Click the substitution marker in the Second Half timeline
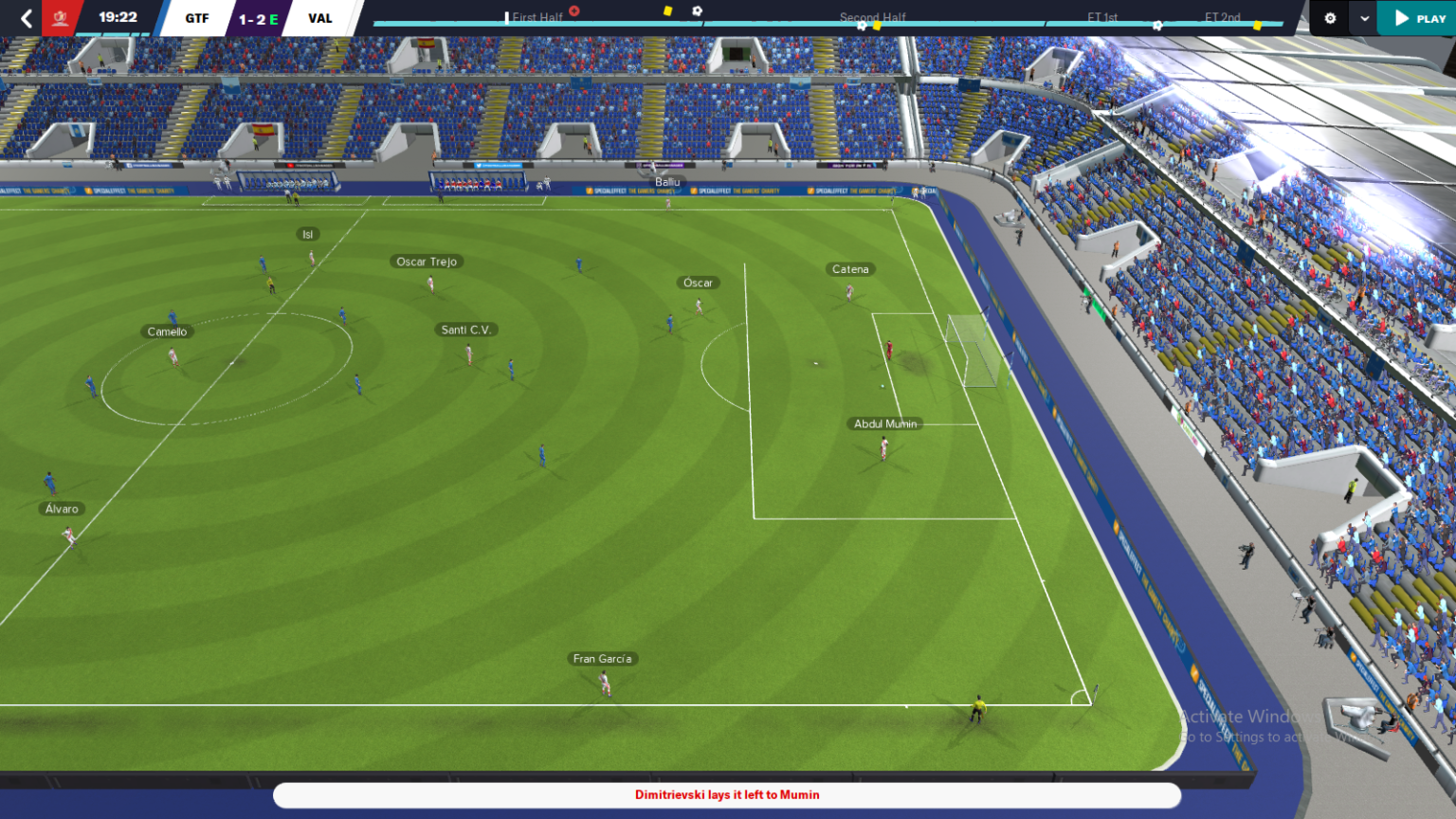Image resolution: width=1456 pixels, height=819 pixels. coord(862,24)
